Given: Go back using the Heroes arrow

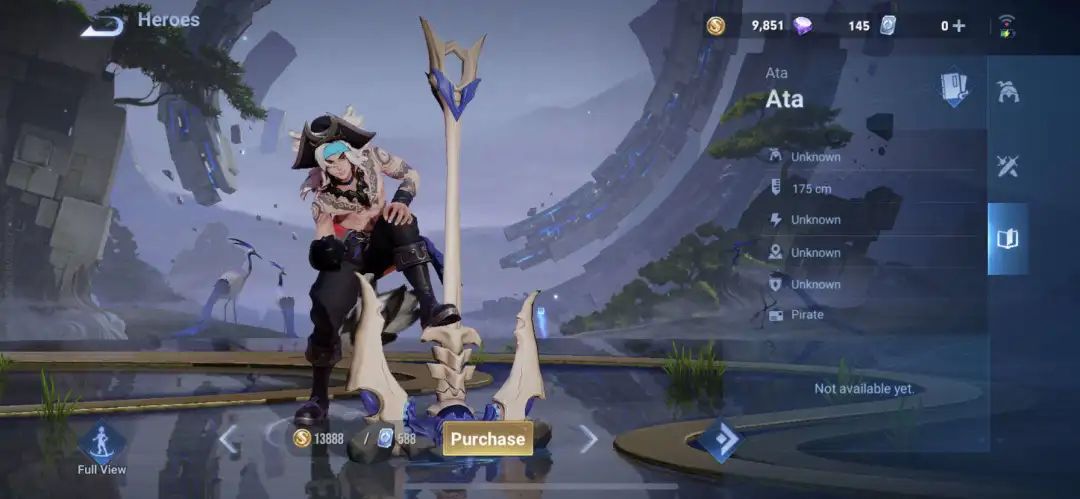Looking at the screenshot, I should tap(103, 24).
